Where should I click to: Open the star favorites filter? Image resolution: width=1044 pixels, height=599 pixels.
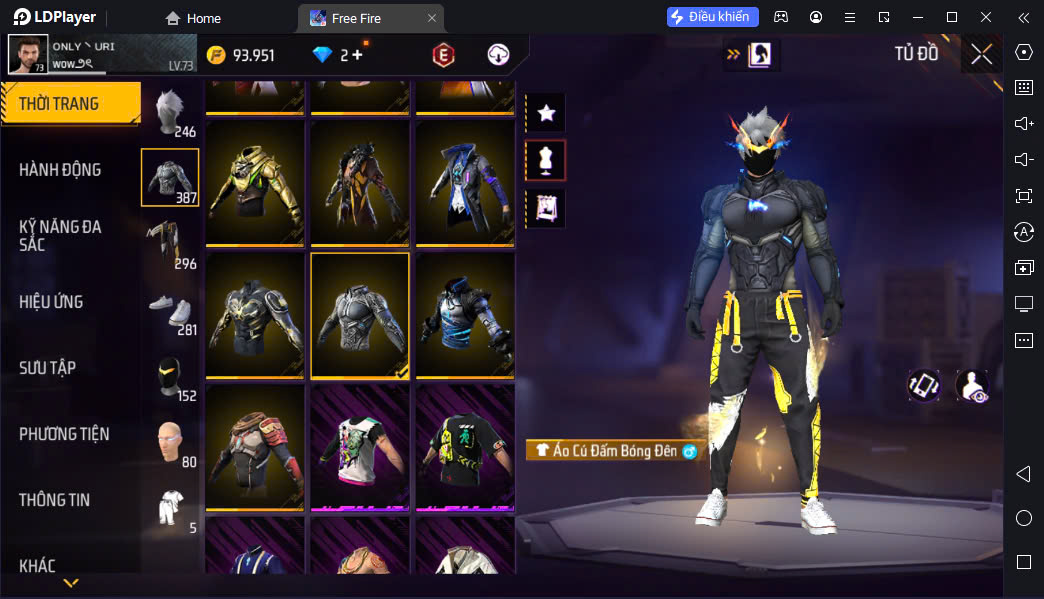(546, 113)
